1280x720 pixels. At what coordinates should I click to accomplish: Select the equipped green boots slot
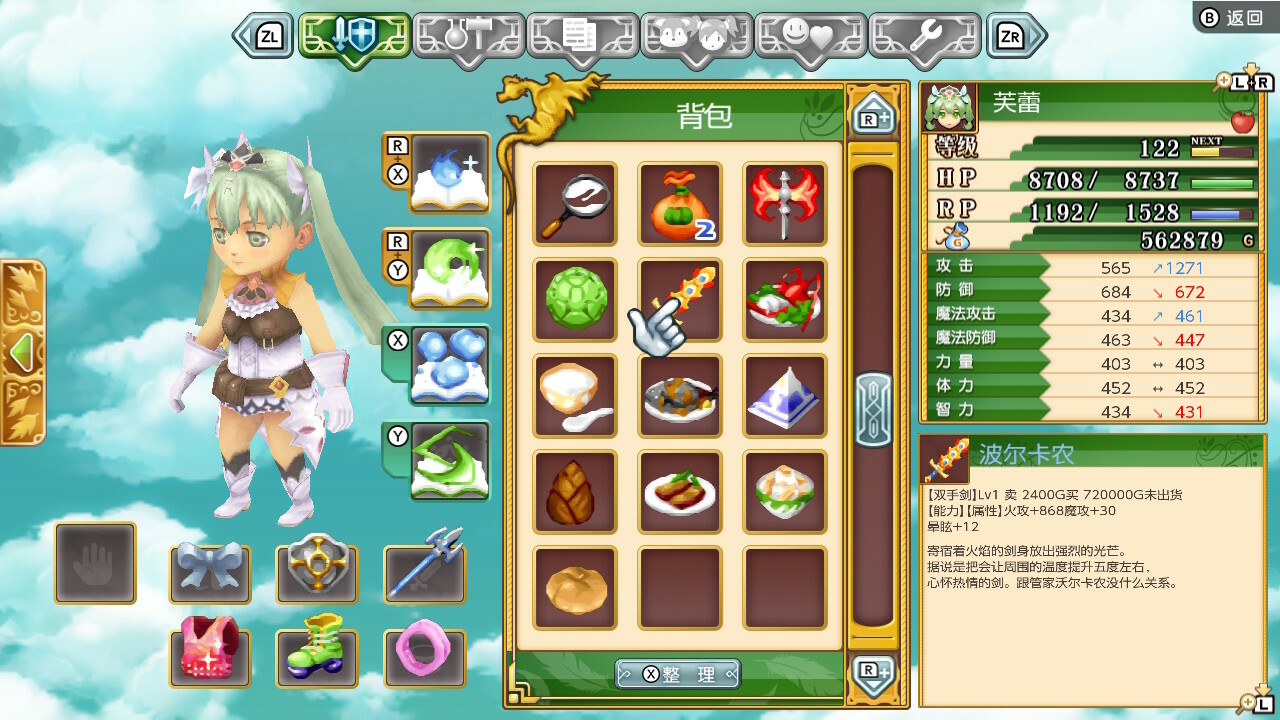pyautogui.click(x=317, y=645)
